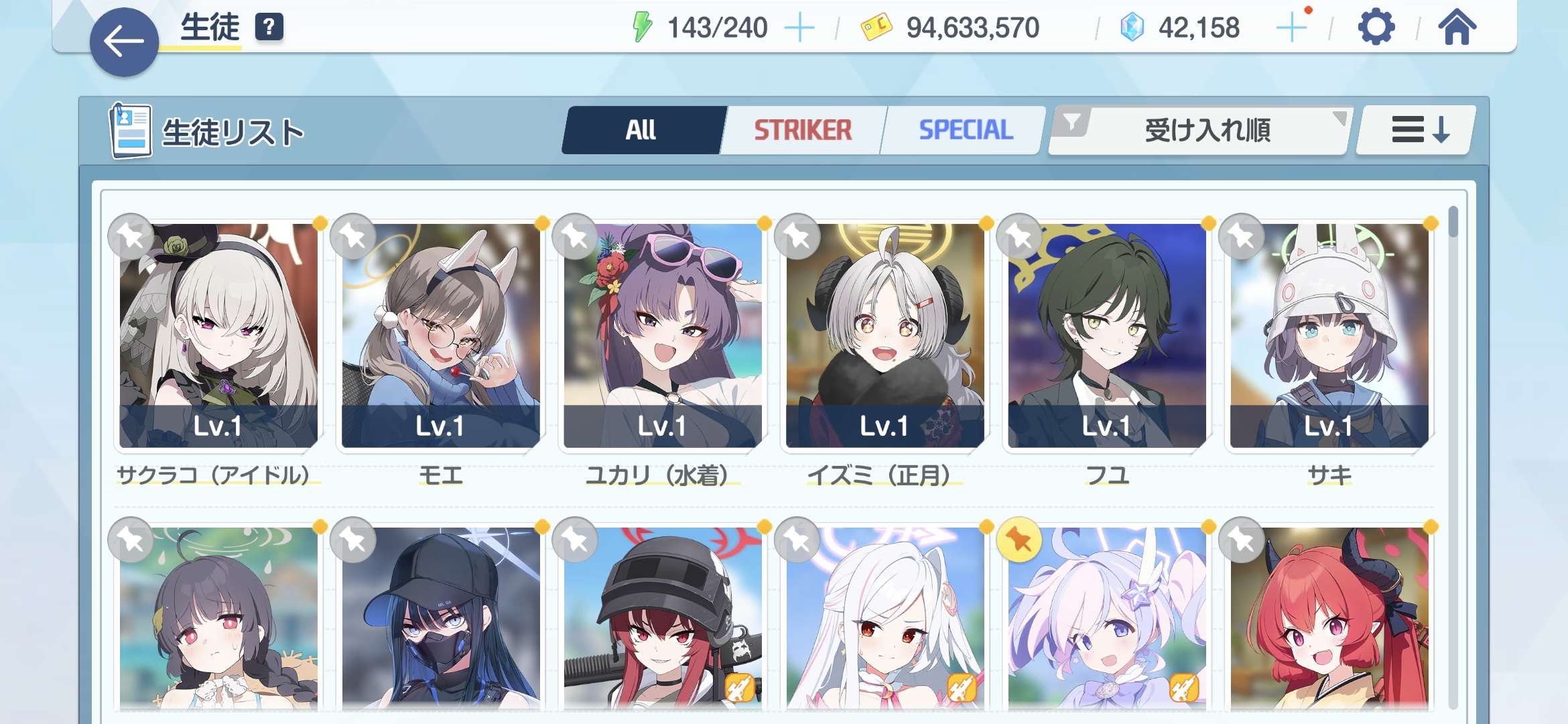Switch to the SPECIAL tab

[965, 130]
